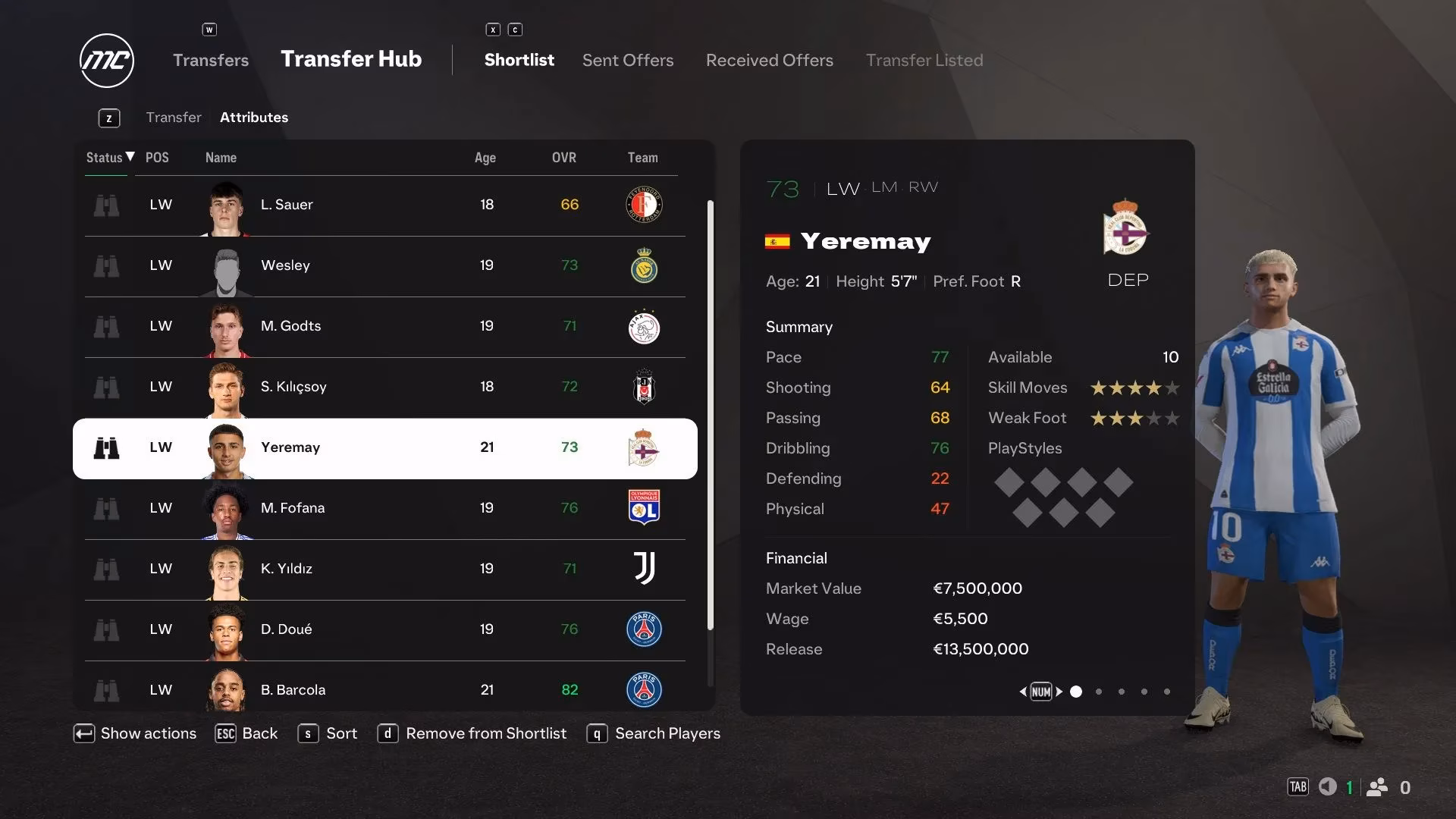Click the Spanish flag next to Yeremay's name
This screenshot has width=1456, height=819.
(x=777, y=241)
